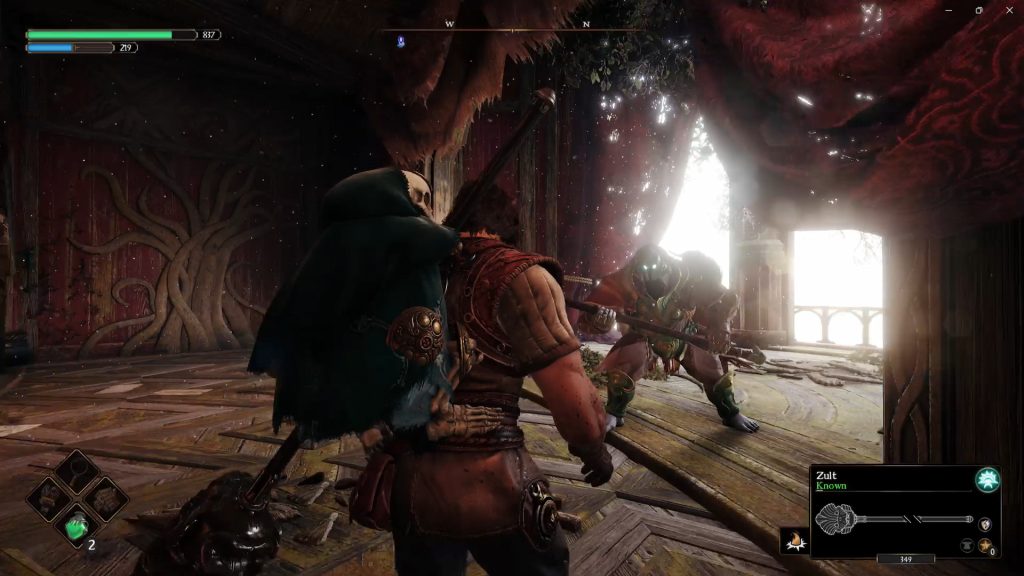Activate the teal glowing ability icon
1024x576 pixels.
987,480
